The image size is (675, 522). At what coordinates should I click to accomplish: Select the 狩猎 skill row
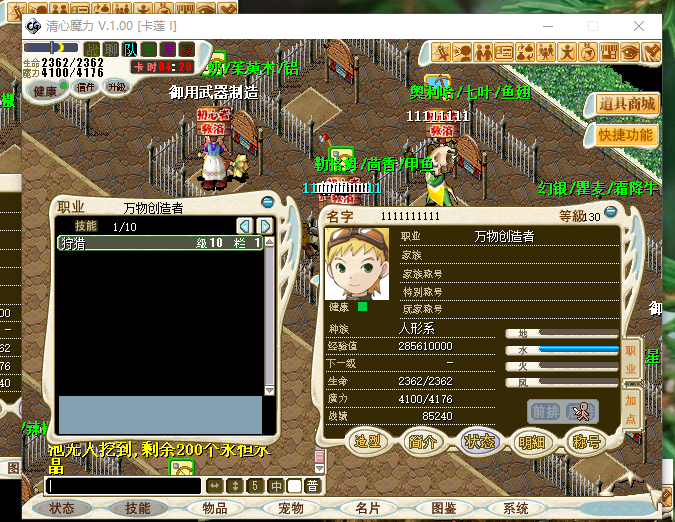[x=160, y=243]
